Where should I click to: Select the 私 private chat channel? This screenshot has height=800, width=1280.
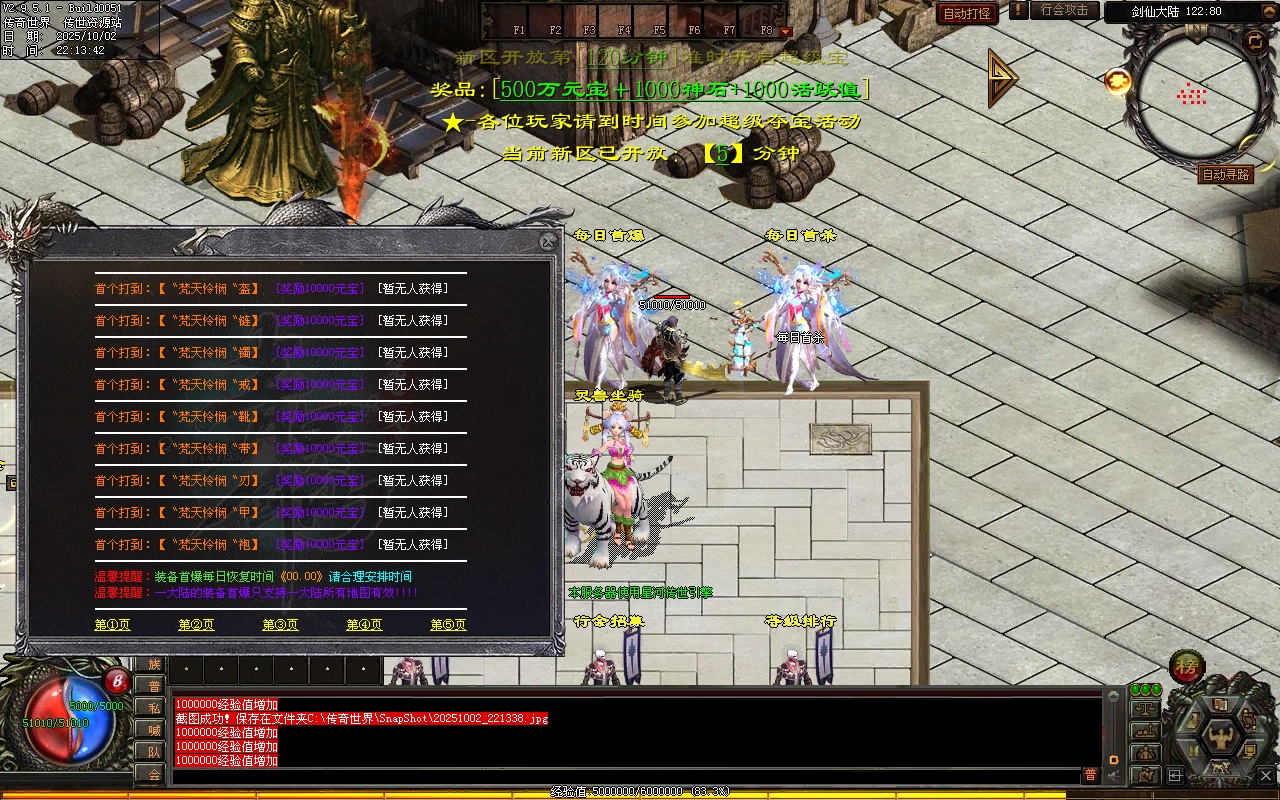coord(154,707)
